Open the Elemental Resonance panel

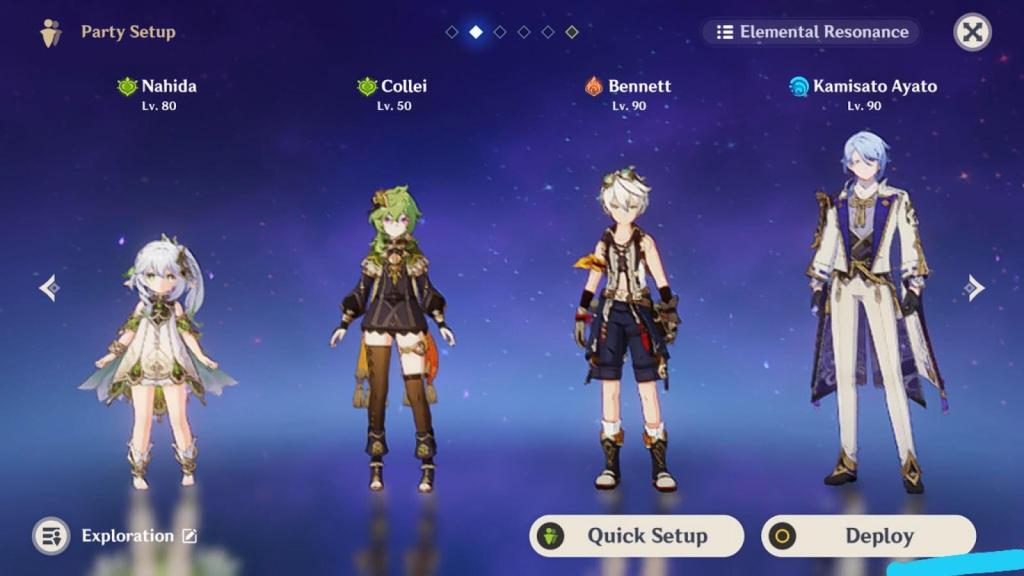811,32
